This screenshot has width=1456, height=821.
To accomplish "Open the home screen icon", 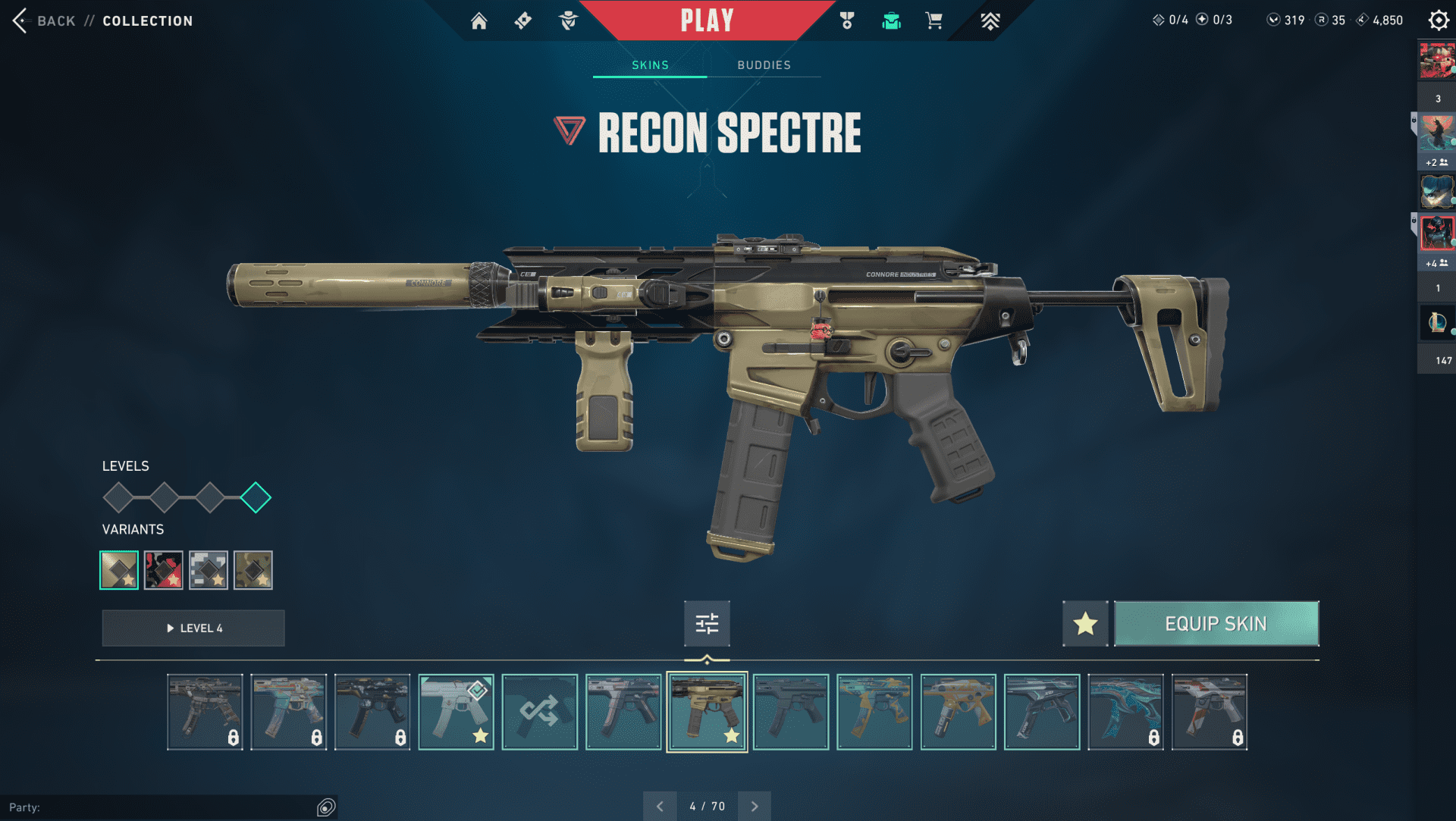I will point(479,21).
